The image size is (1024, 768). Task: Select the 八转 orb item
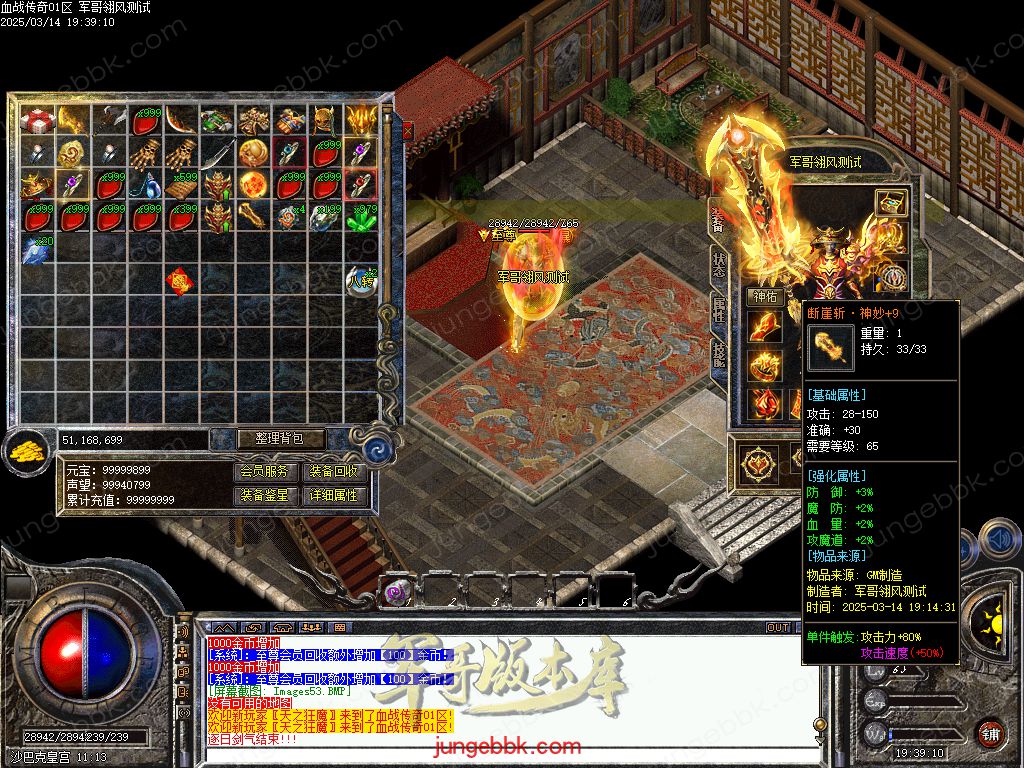(361, 281)
